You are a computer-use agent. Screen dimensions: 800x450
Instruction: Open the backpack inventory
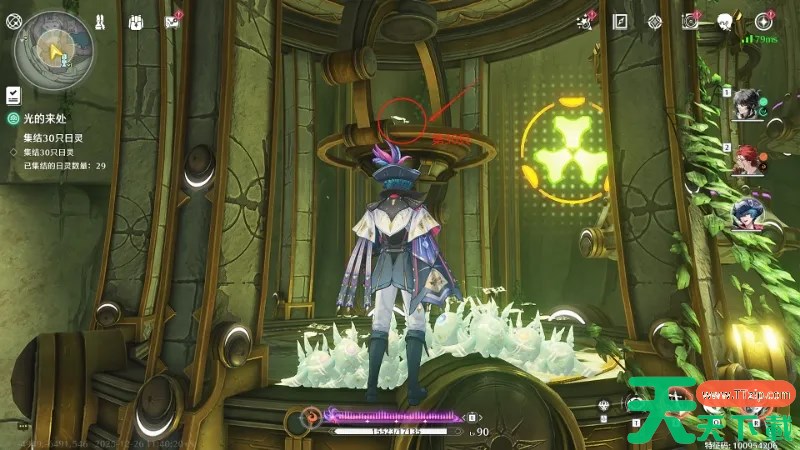coord(137,21)
